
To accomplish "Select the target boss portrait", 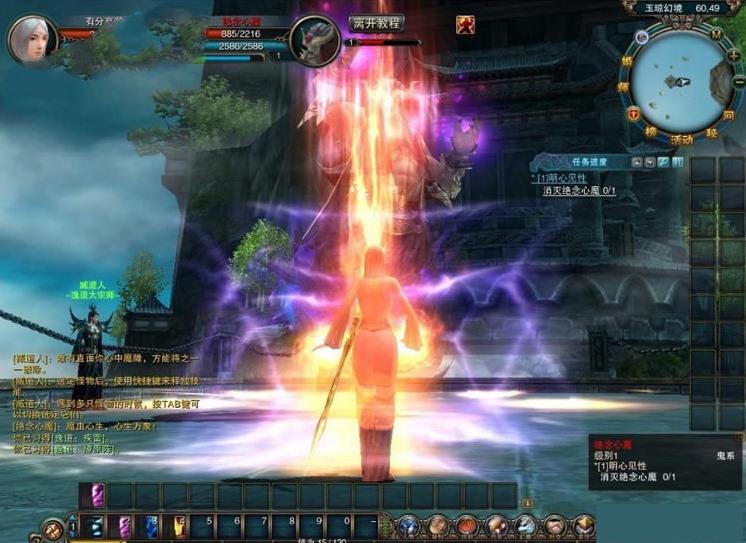I will (x=315, y=40).
